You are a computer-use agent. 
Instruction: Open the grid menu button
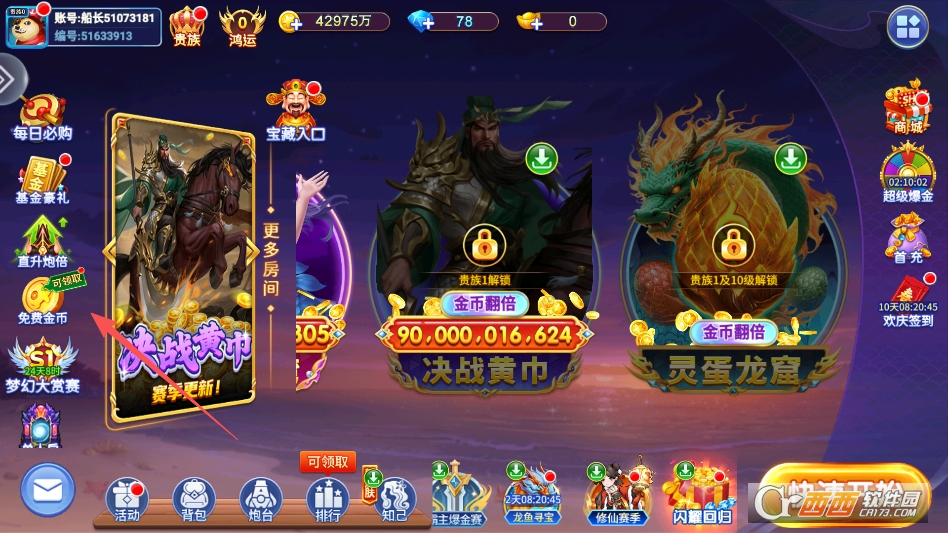click(x=908, y=27)
